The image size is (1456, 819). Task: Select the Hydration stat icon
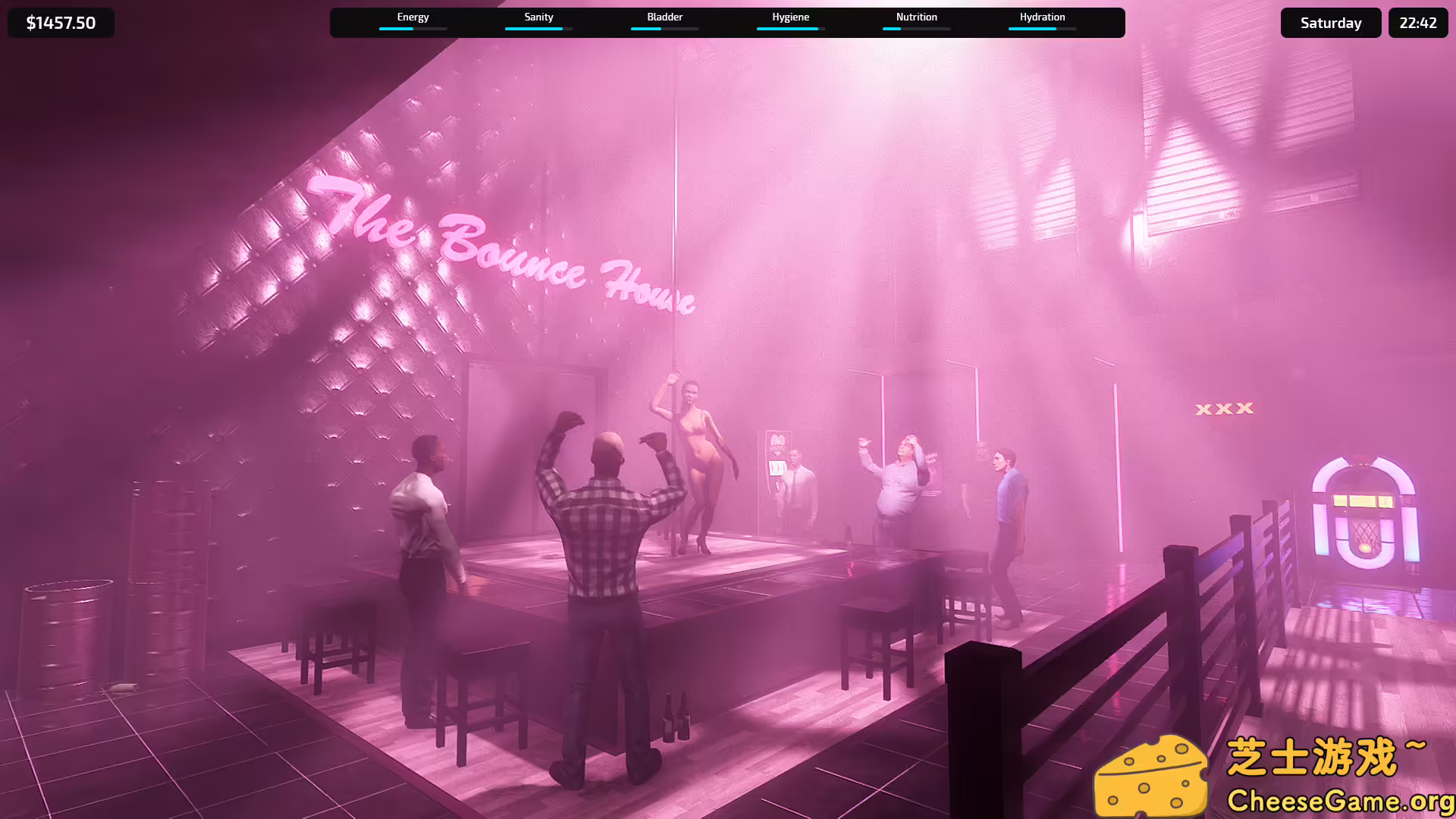[x=1042, y=17]
